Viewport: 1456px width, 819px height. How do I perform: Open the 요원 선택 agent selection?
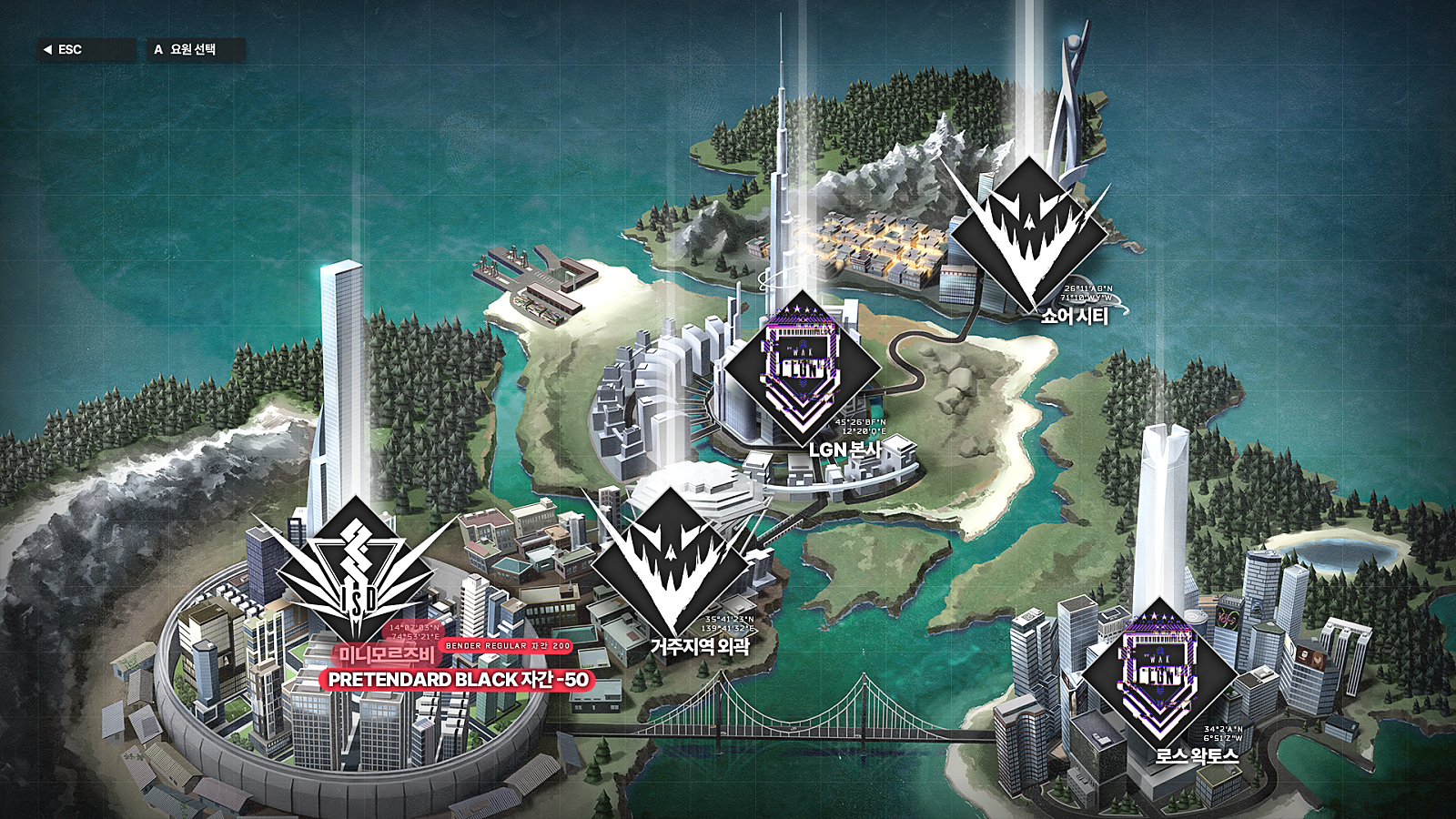pos(195,50)
